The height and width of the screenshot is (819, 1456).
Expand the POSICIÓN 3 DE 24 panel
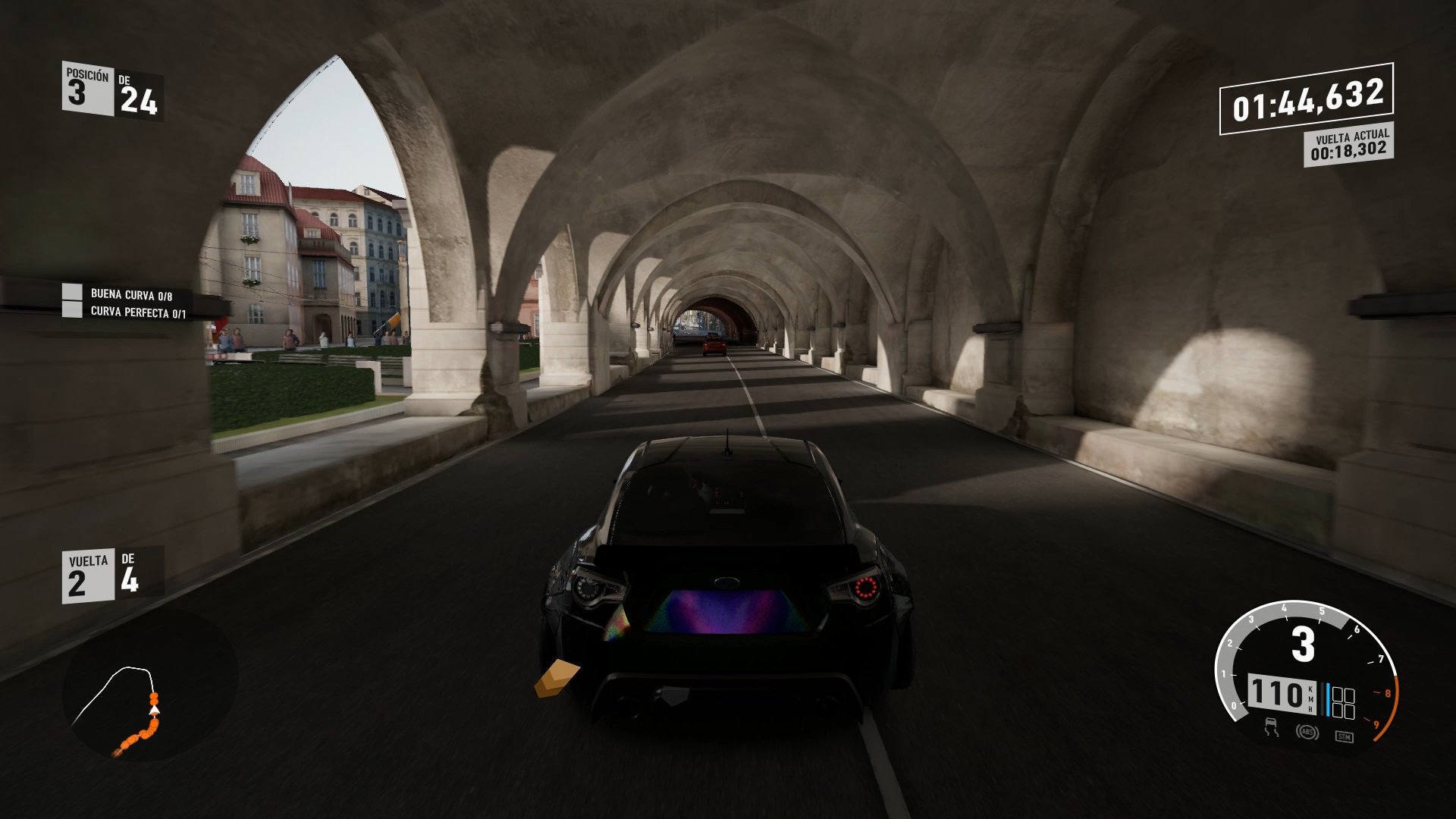(110, 89)
